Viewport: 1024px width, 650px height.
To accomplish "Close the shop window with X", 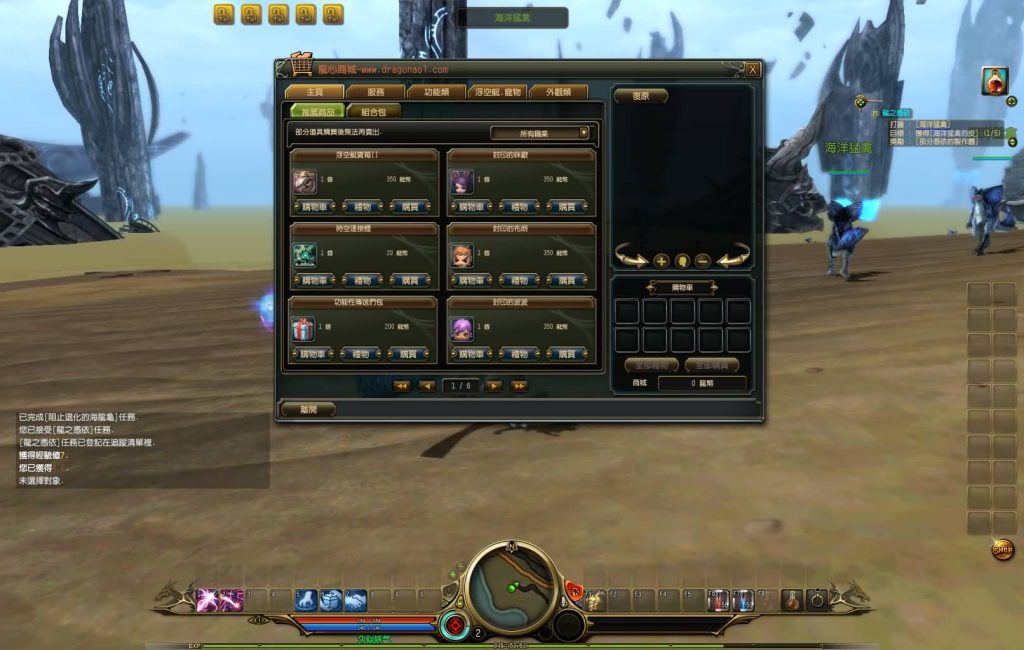I will (752, 69).
